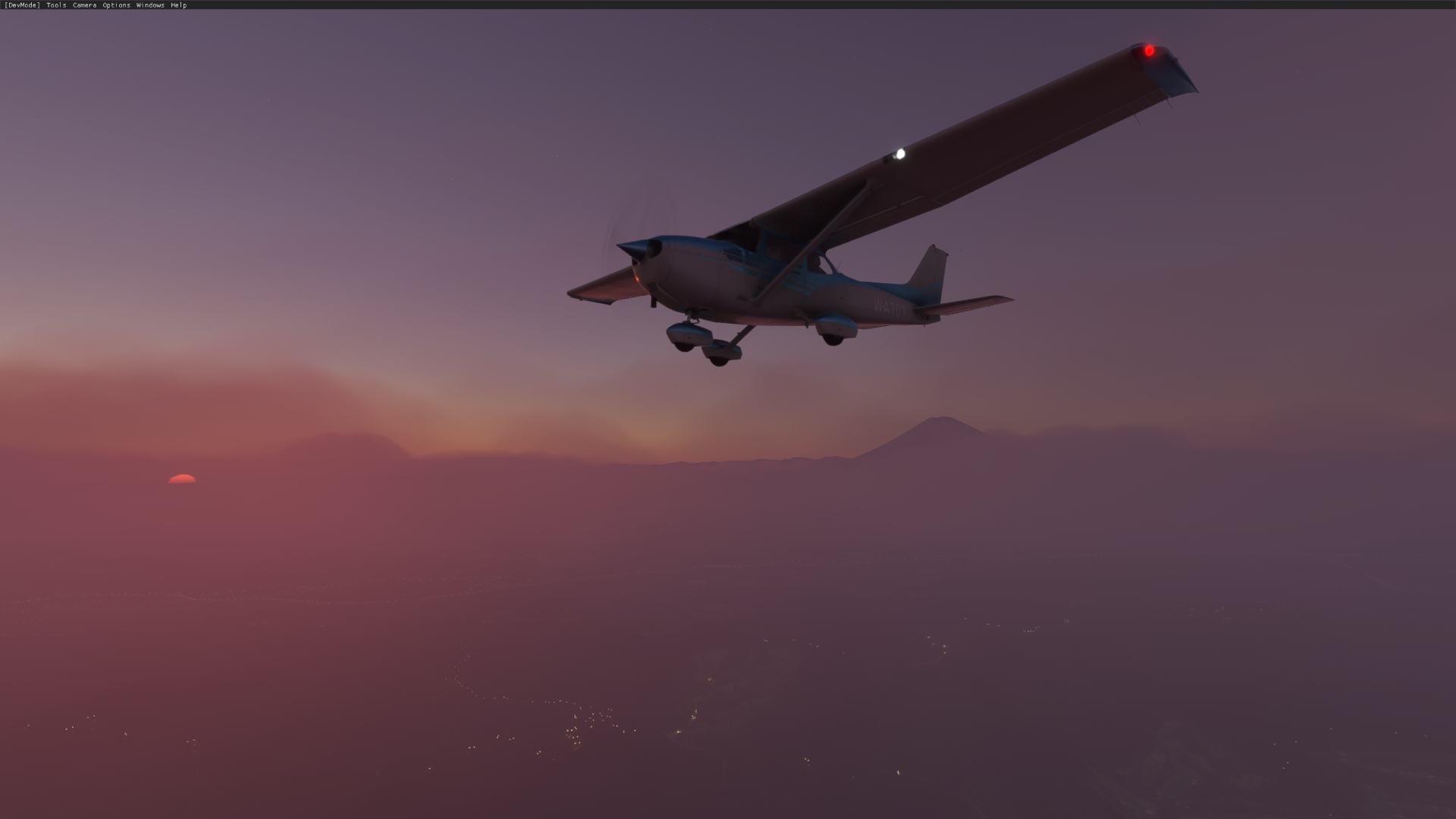Open the Windows menu
The height and width of the screenshot is (819, 1456).
pyautogui.click(x=149, y=5)
